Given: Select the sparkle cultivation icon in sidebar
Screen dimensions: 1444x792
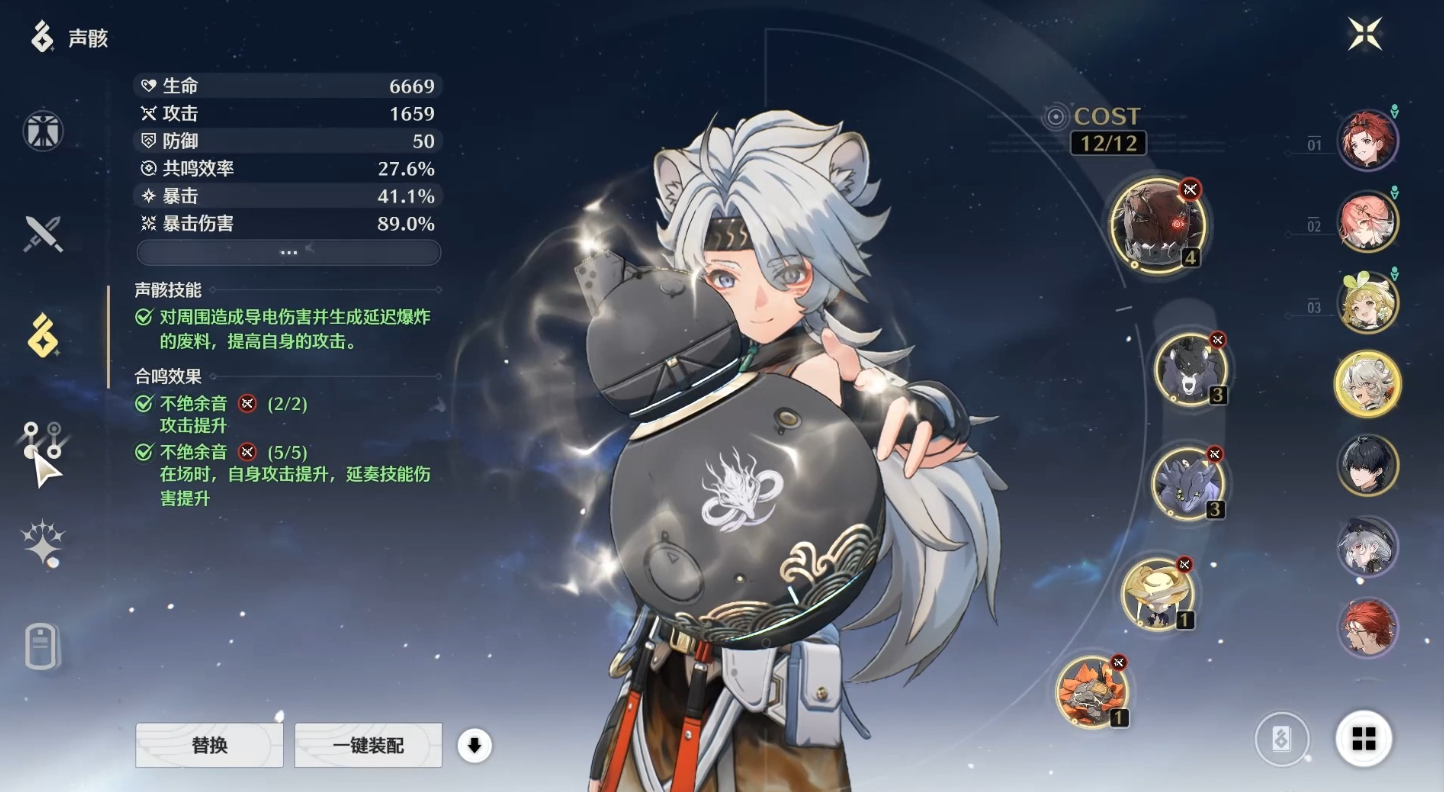Looking at the screenshot, I should click(40, 541).
